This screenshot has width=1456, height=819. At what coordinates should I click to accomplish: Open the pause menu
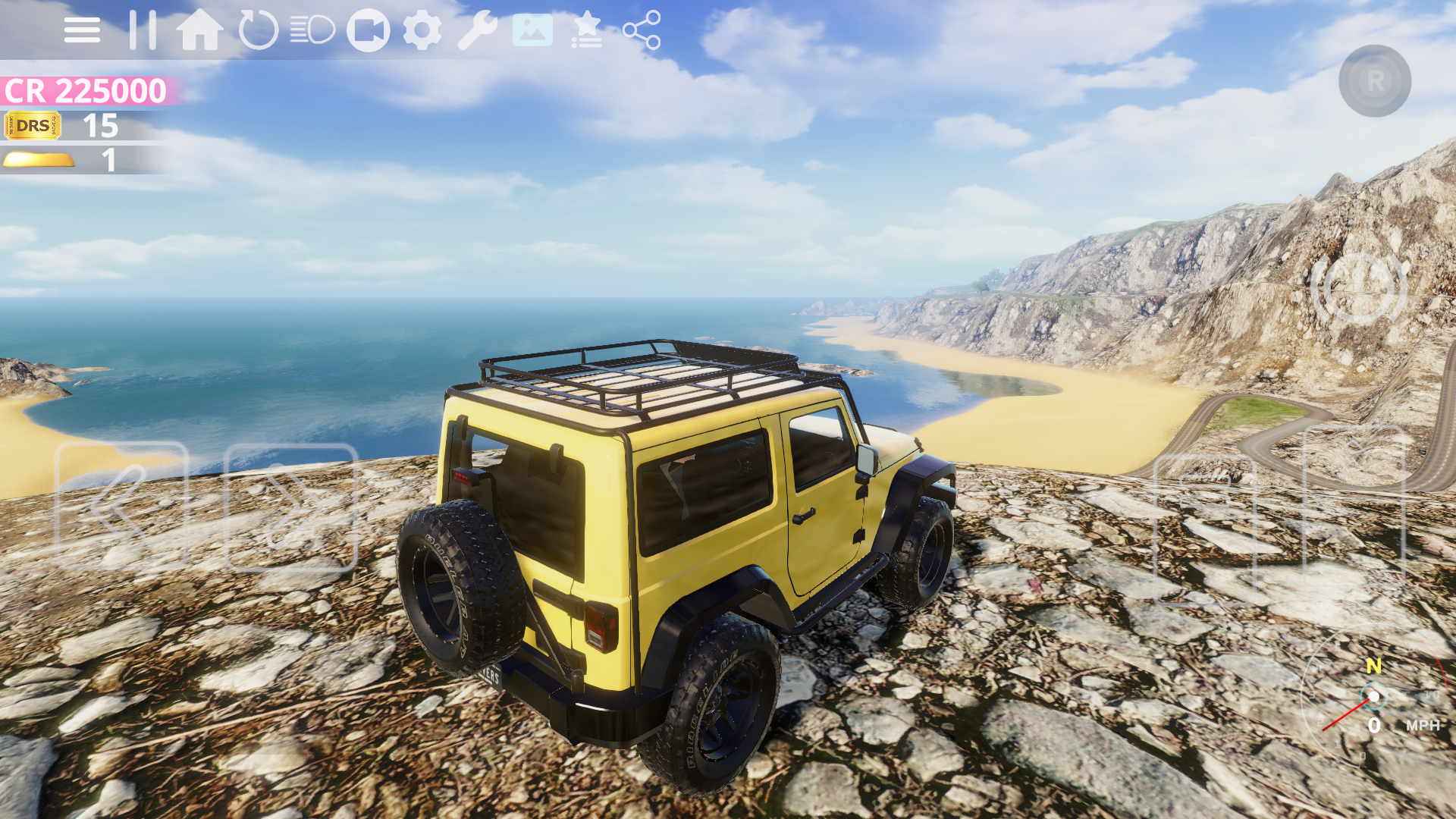click(141, 29)
